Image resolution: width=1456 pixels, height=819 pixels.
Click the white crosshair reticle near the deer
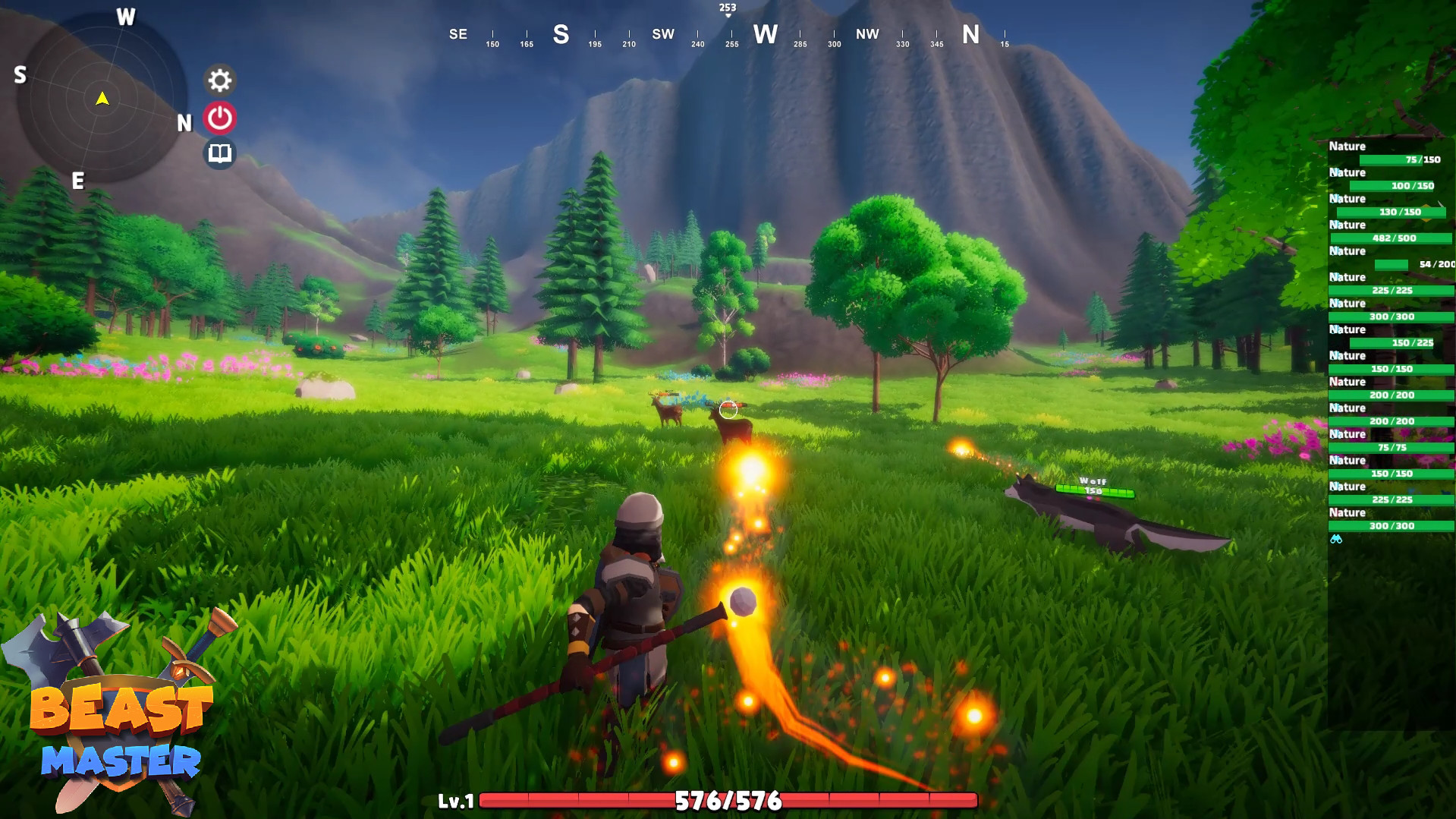728,409
